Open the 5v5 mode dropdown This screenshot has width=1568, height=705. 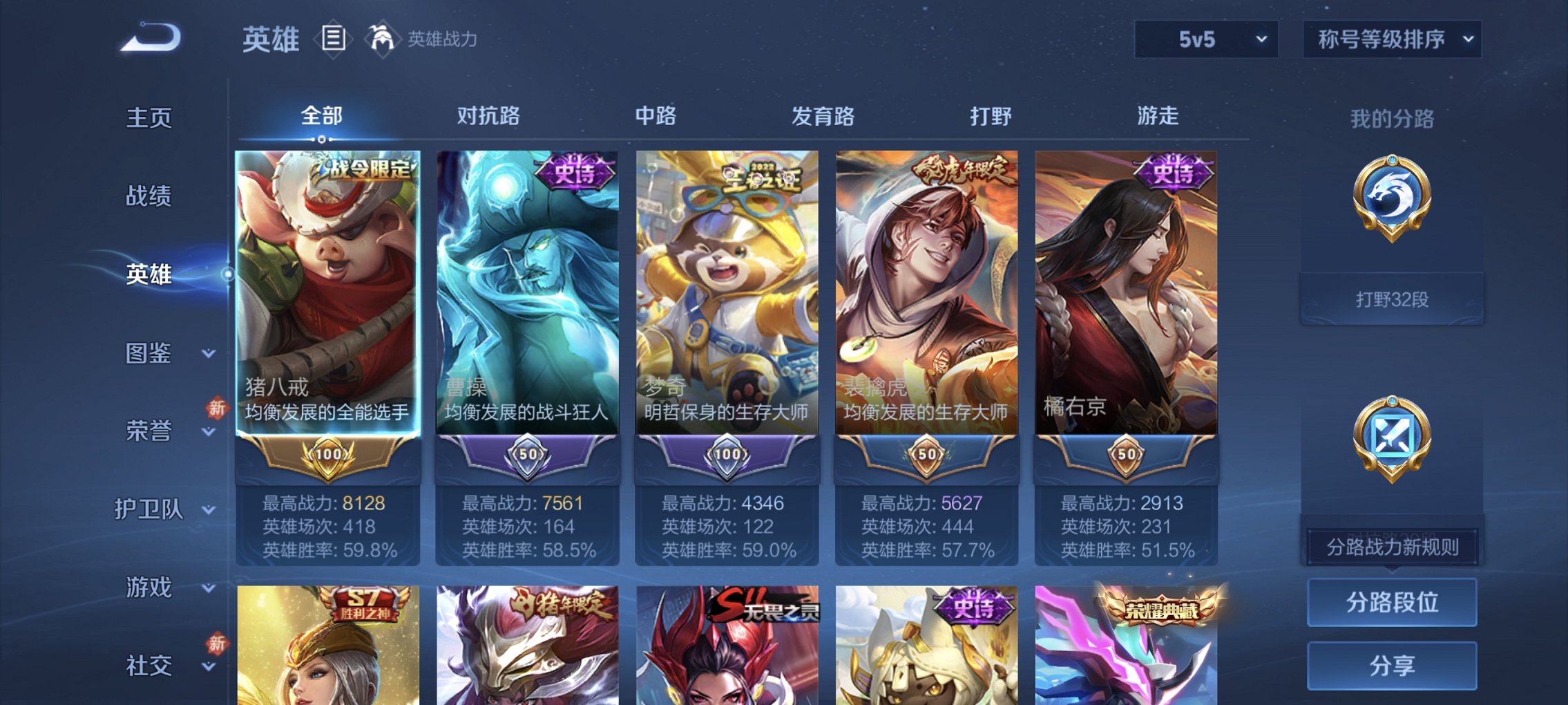tap(1205, 39)
